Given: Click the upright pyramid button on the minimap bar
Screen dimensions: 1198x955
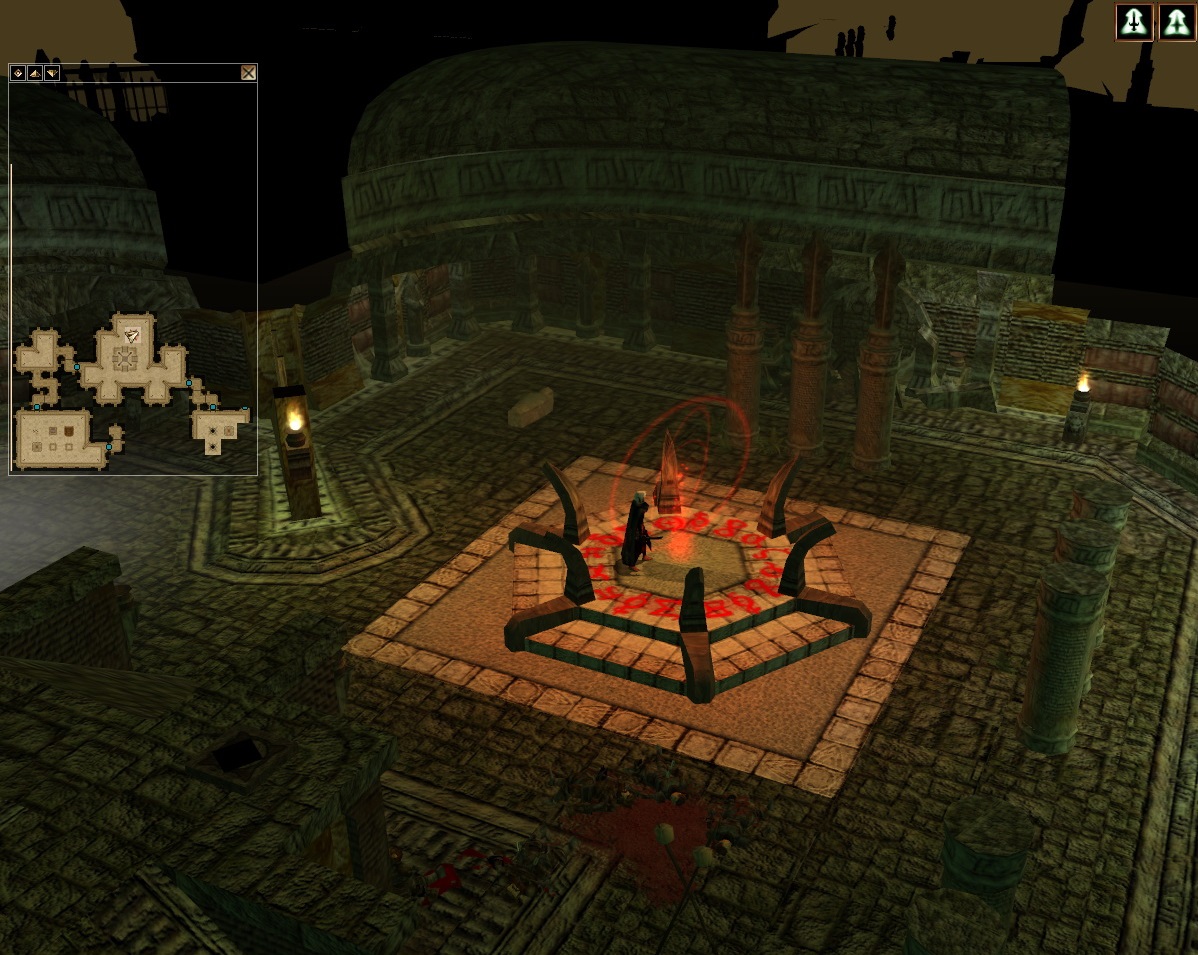Looking at the screenshot, I should click(34, 73).
